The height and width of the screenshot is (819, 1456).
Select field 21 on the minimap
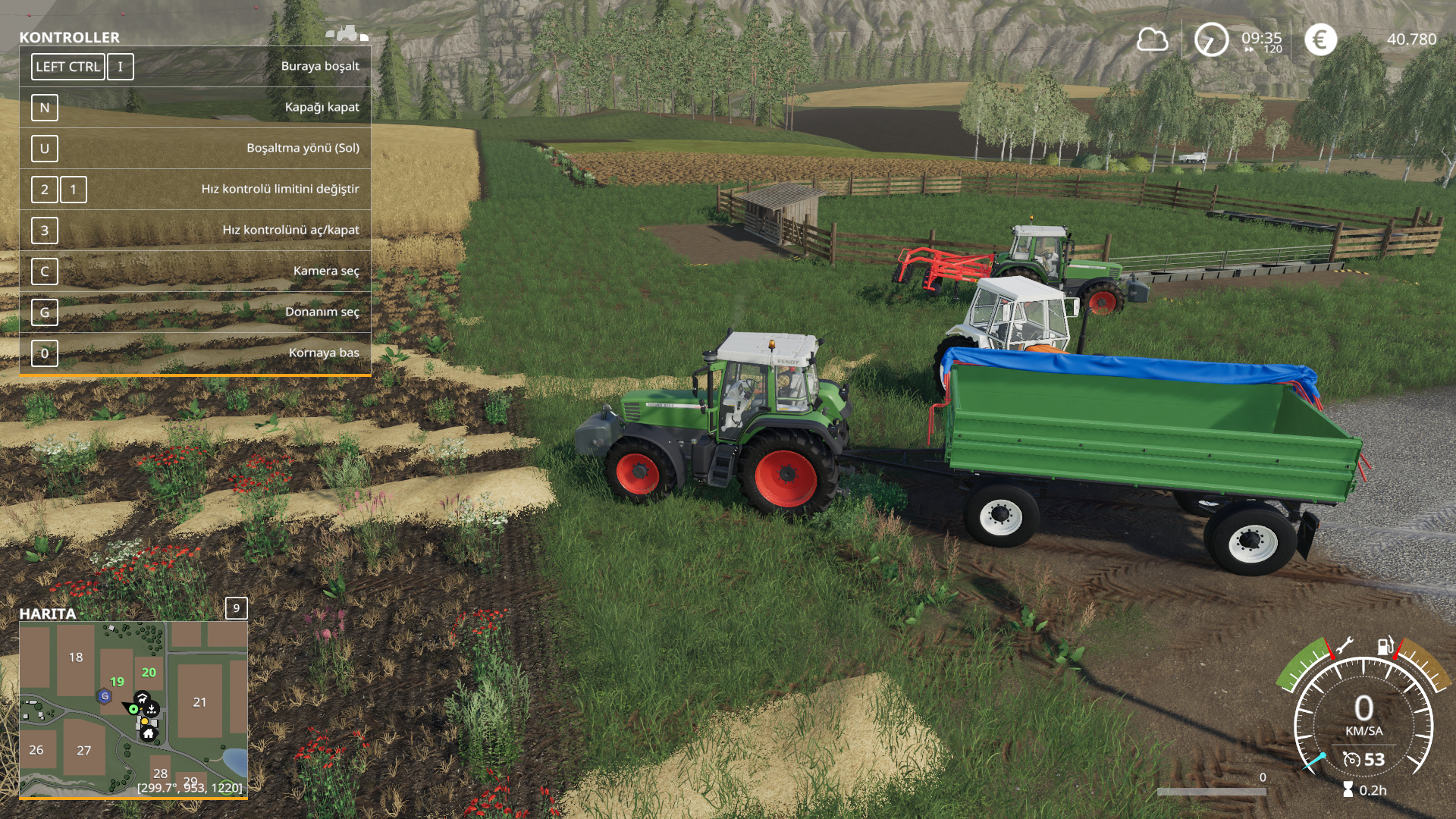click(199, 702)
